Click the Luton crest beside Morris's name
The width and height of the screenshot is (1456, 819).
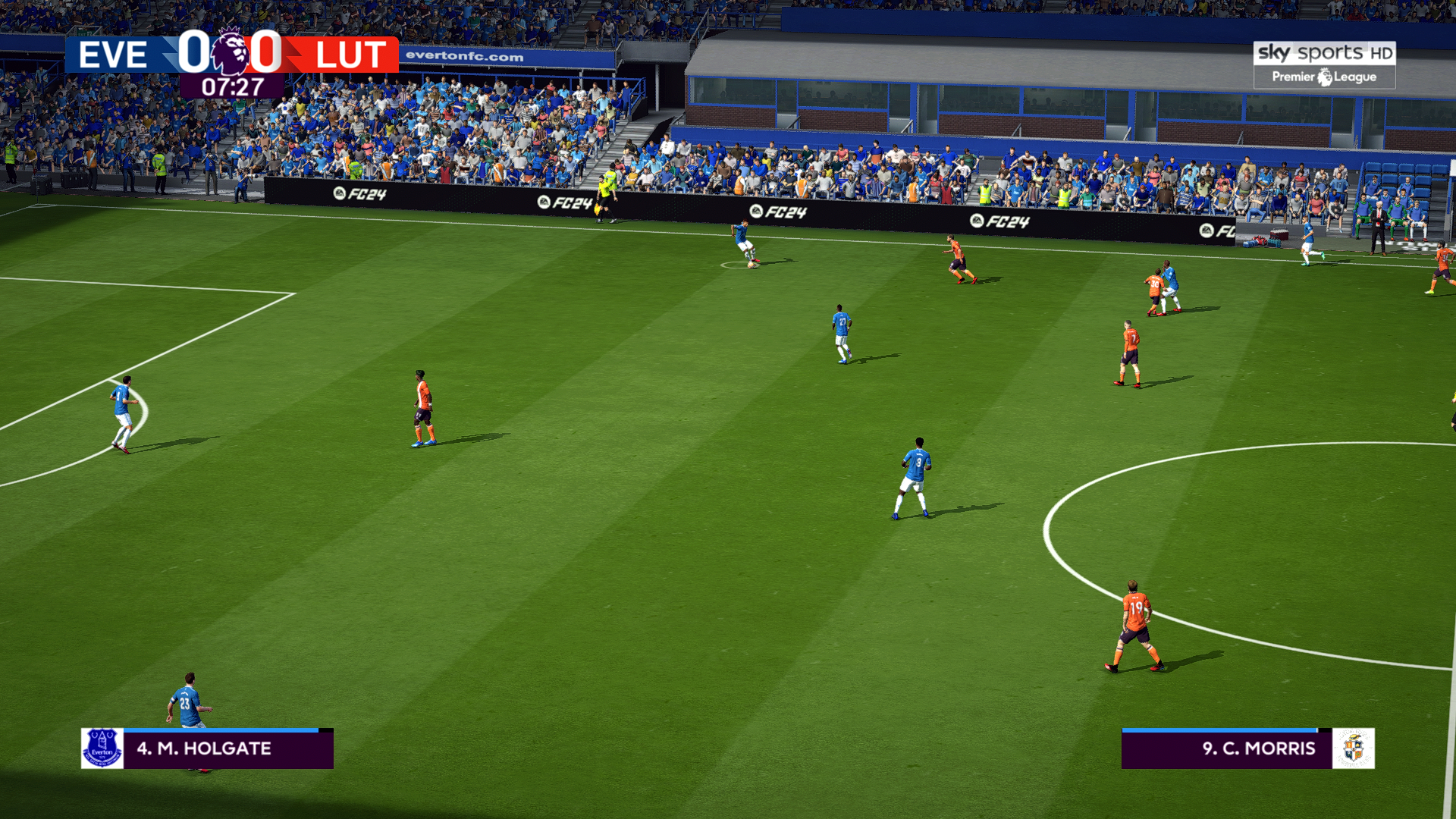(1354, 748)
